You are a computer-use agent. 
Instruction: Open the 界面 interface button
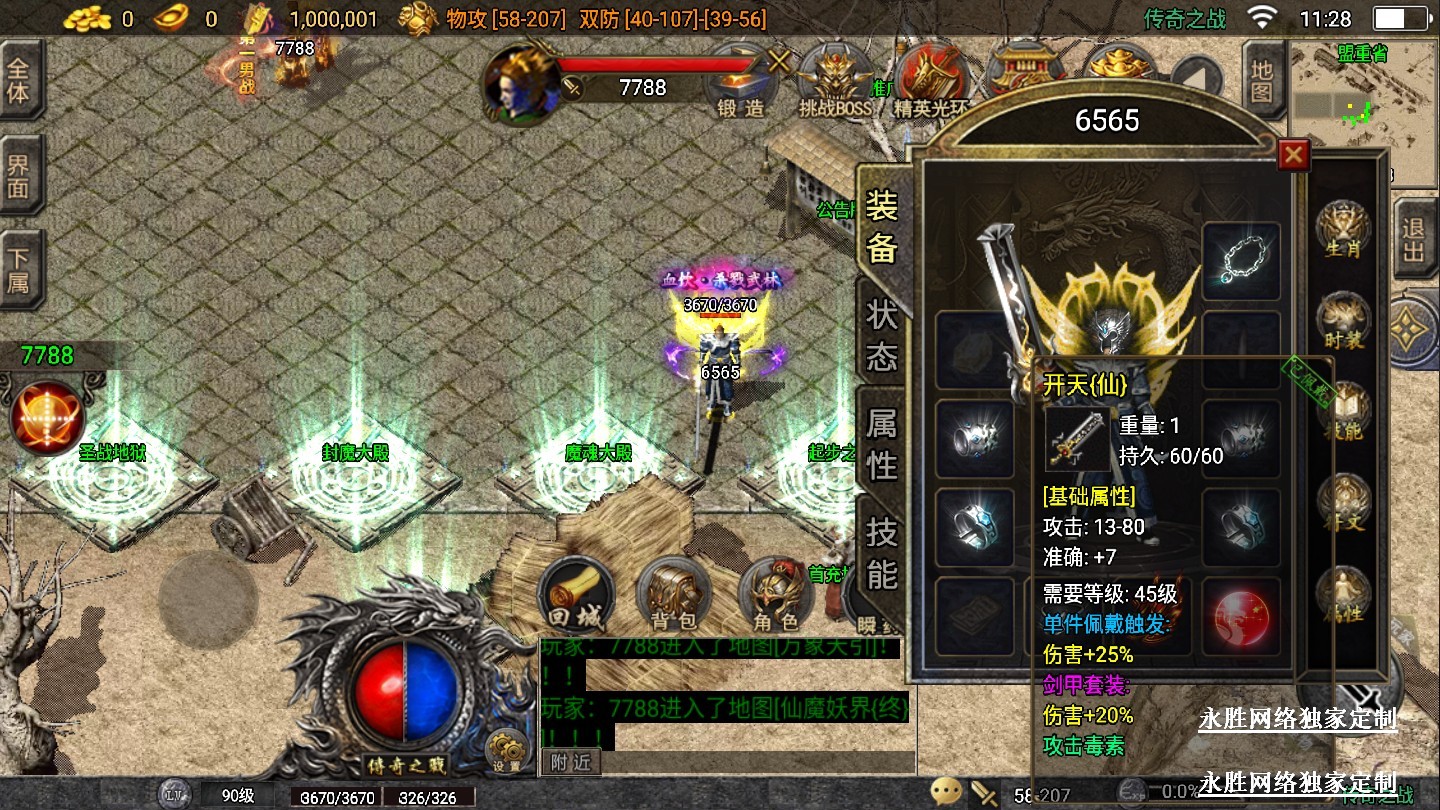[x=19, y=176]
